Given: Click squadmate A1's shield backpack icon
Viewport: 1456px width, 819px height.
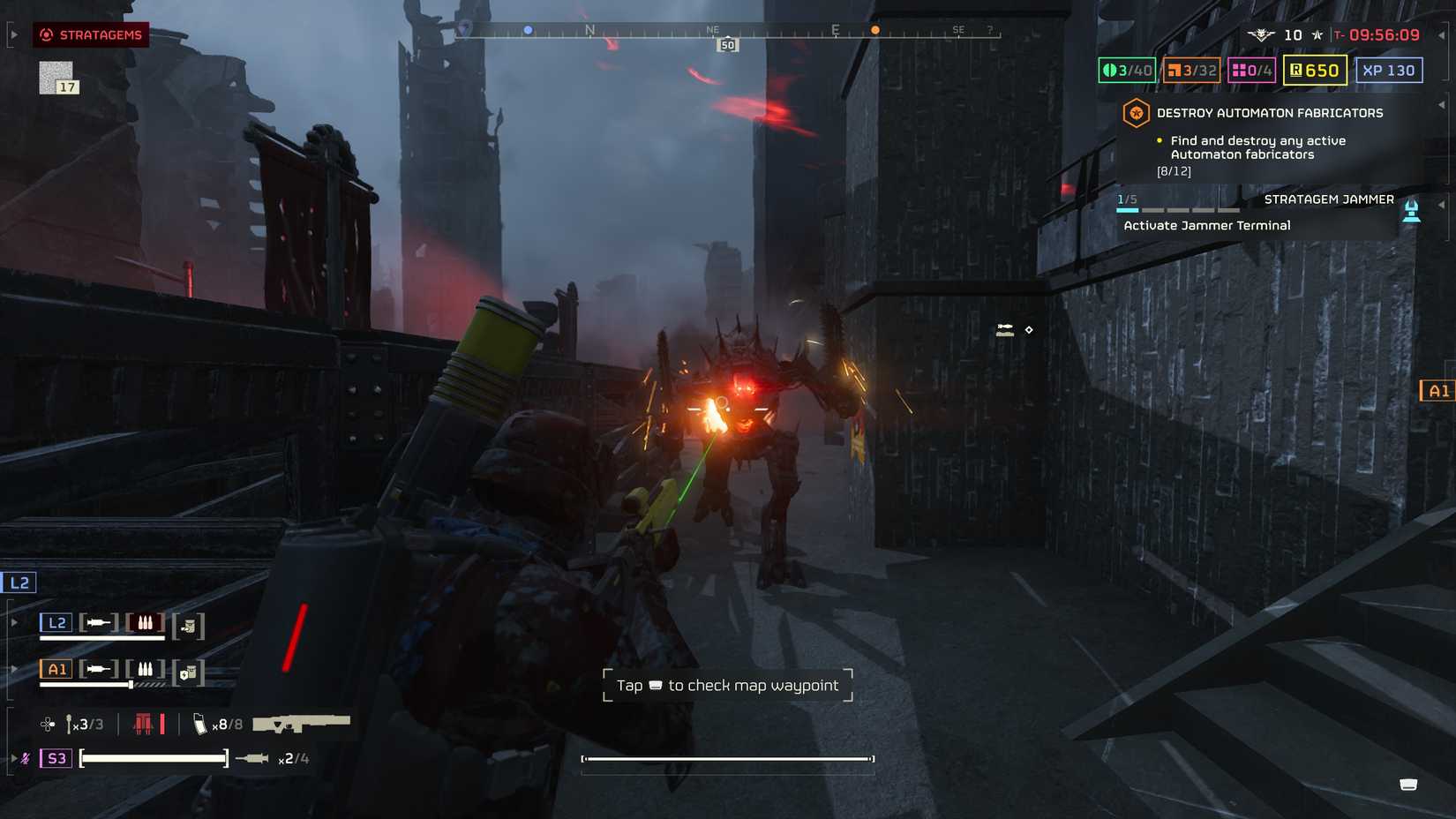Looking at the screenshot, I should click(188, 672).
